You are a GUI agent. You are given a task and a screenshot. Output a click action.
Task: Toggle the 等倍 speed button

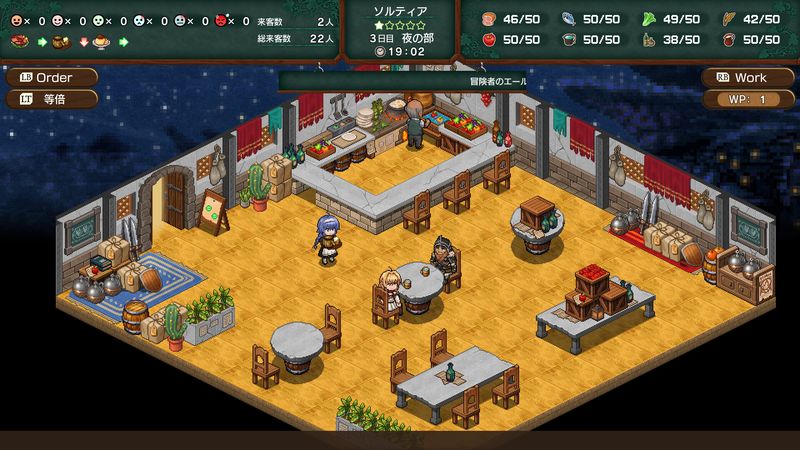(53, 99)
